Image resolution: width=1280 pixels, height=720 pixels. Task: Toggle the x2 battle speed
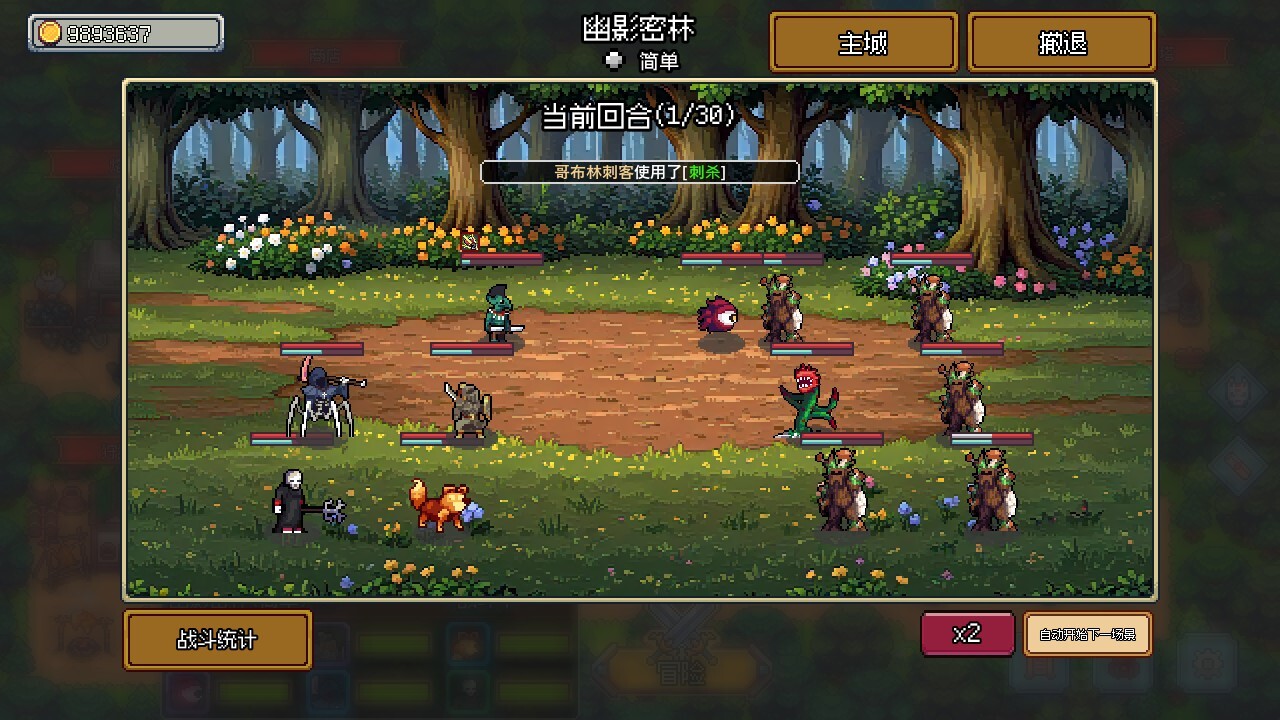click(966, 634)
